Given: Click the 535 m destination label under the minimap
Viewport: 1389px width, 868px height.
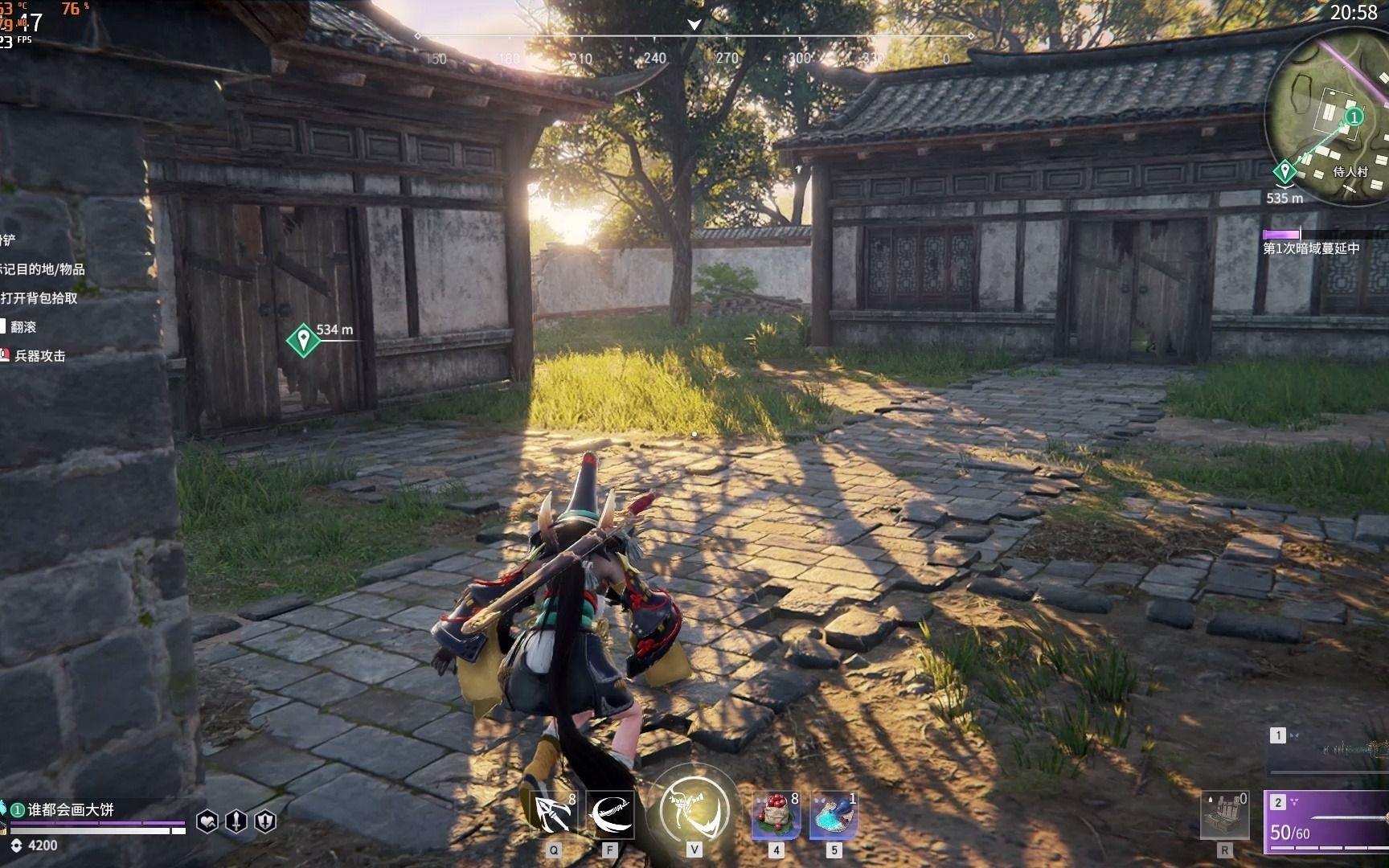Looking at the screenshot, I should 1285,199.
